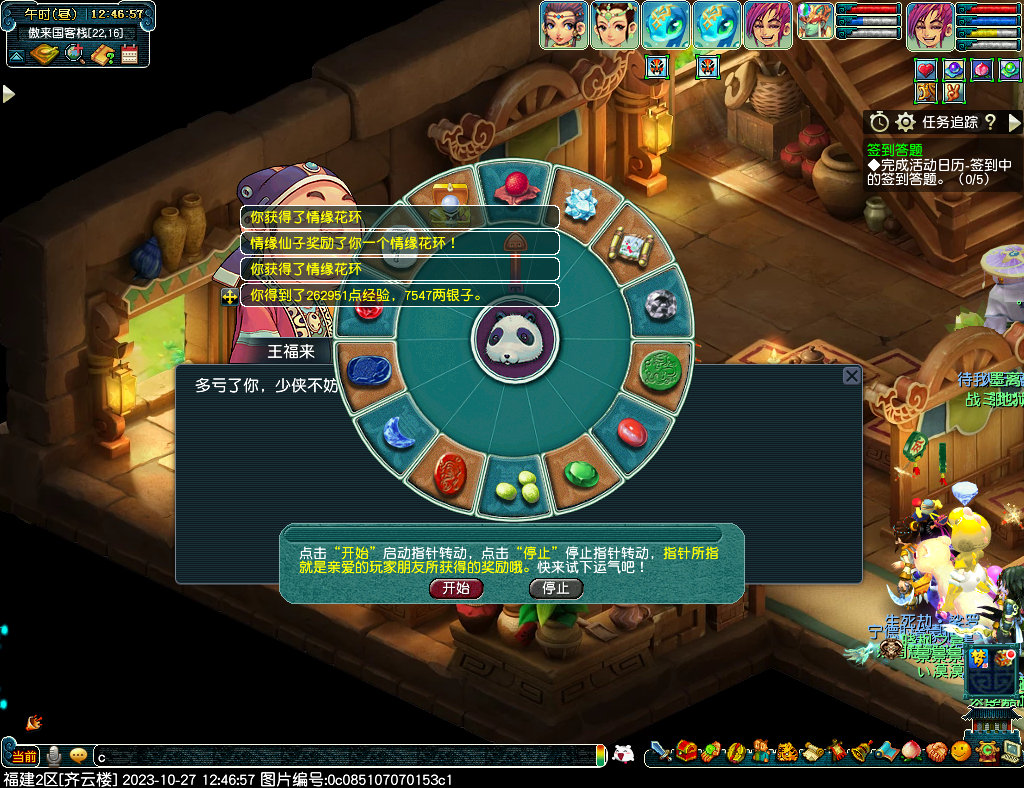Image resolution: width=1024 pixels, height=788 pixels.
Task: Open the world map magnifier icon
Action: click(x=74, y=55)
